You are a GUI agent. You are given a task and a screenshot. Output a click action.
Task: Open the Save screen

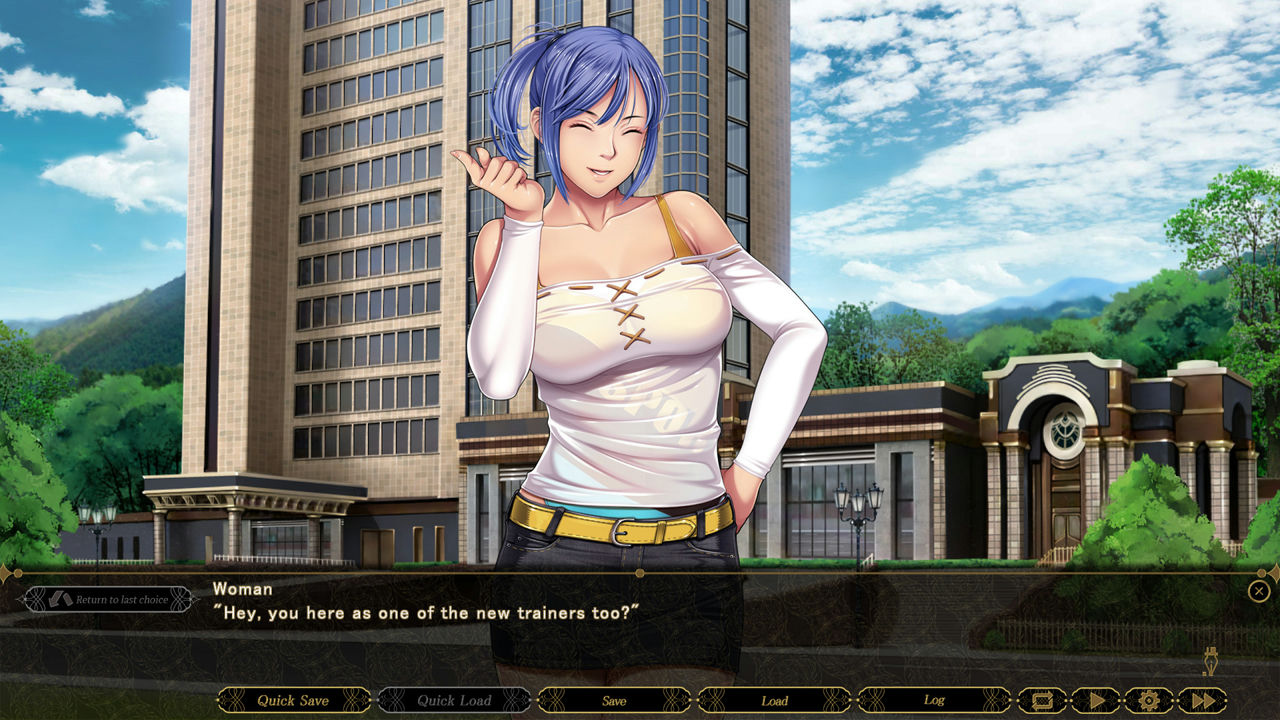tap(613, 701)
